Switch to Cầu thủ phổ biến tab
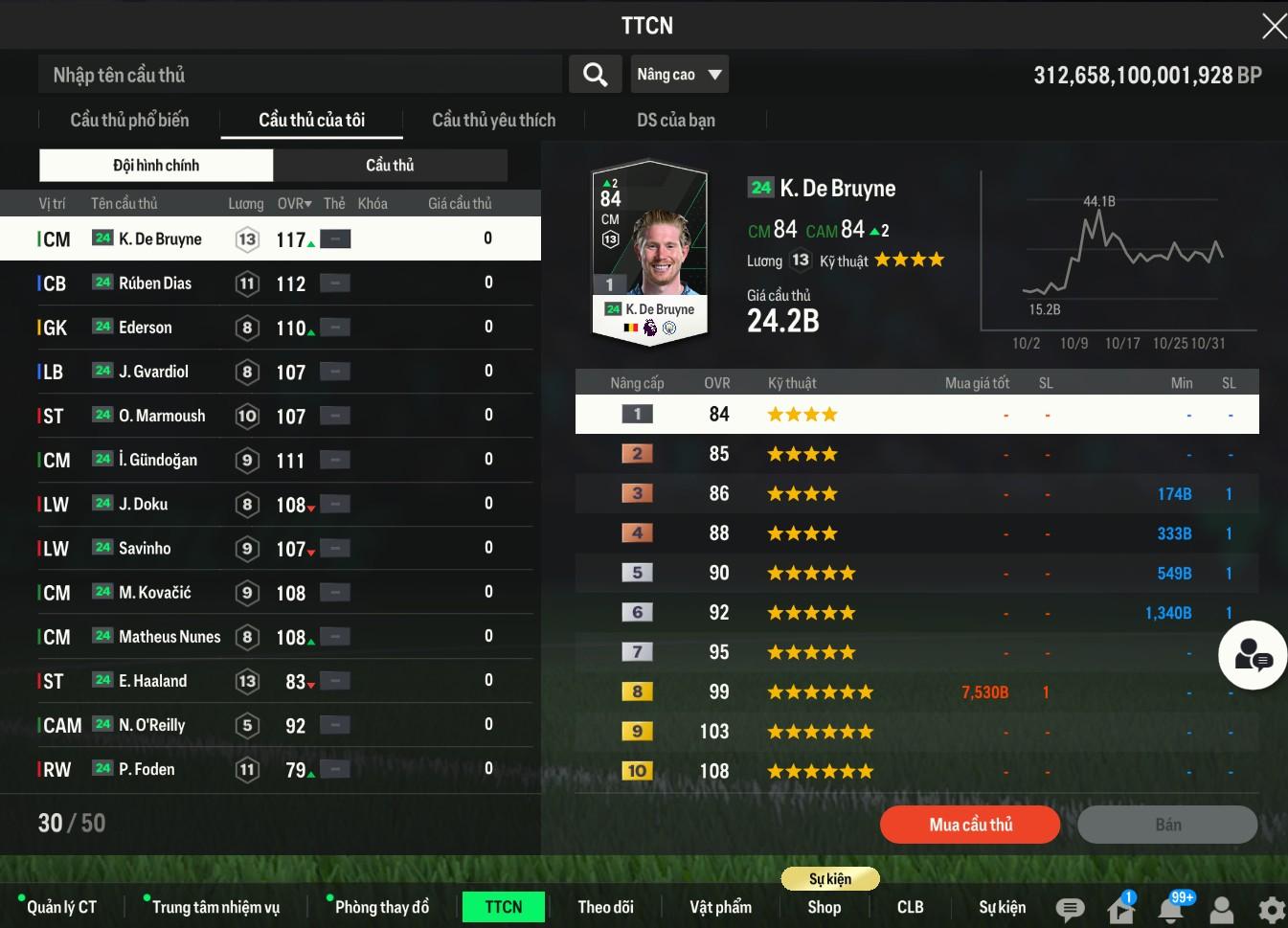 129,121
